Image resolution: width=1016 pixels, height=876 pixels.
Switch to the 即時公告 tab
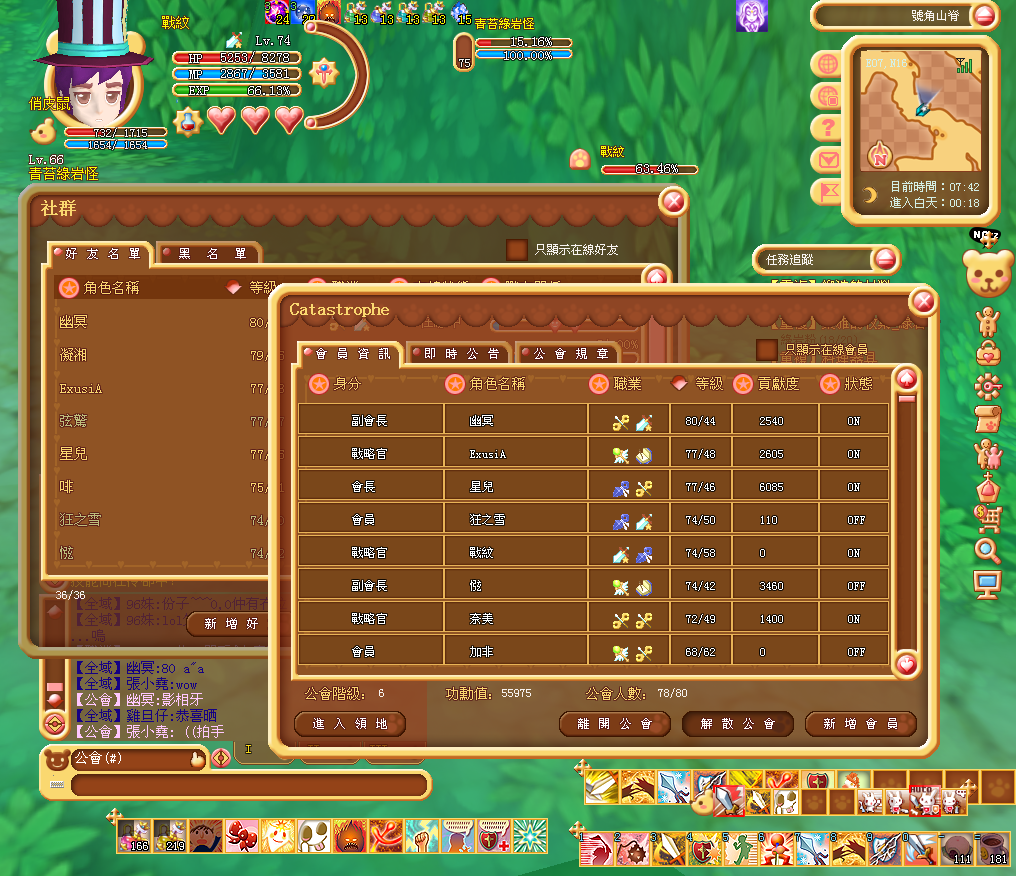(x=457, y=354)
